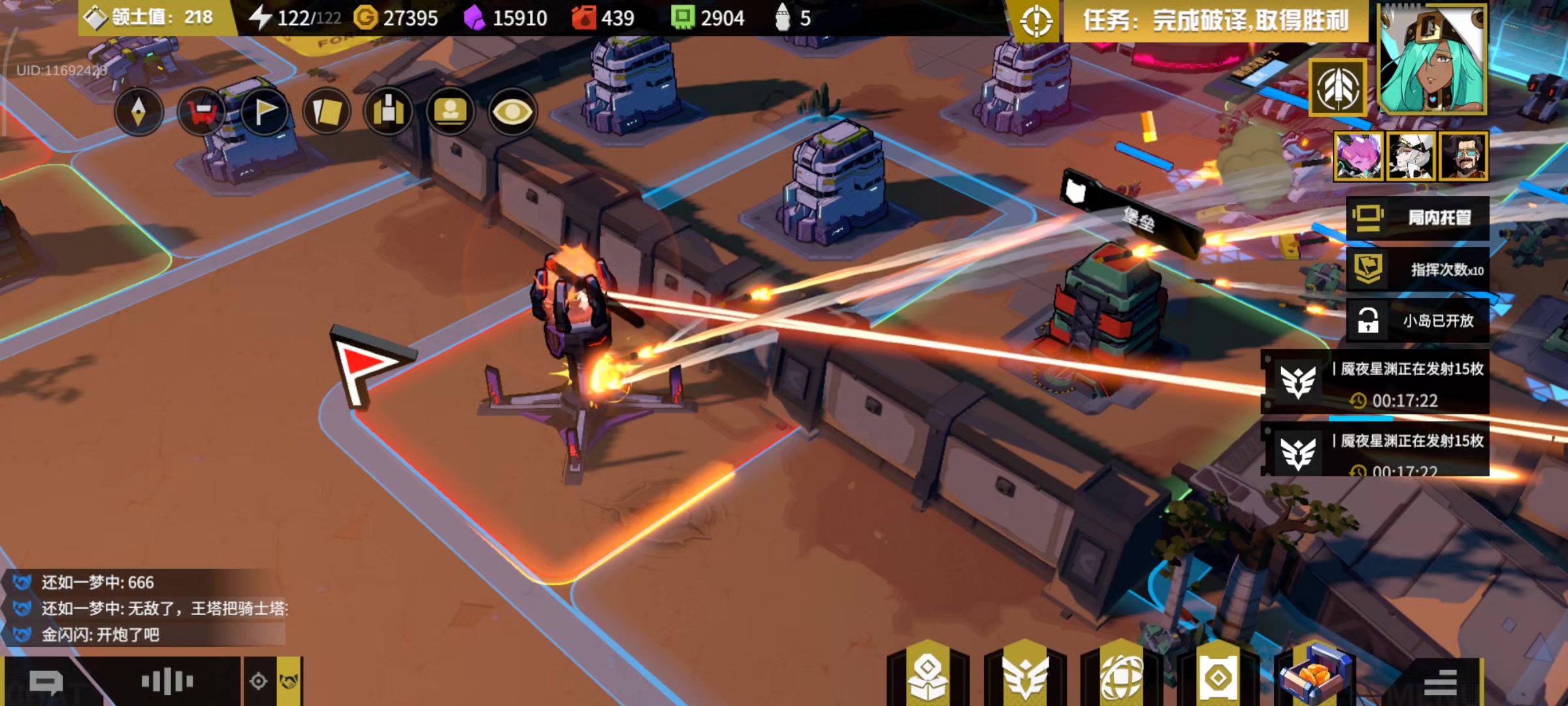Open the chat bubble button

tap(46, 682)
